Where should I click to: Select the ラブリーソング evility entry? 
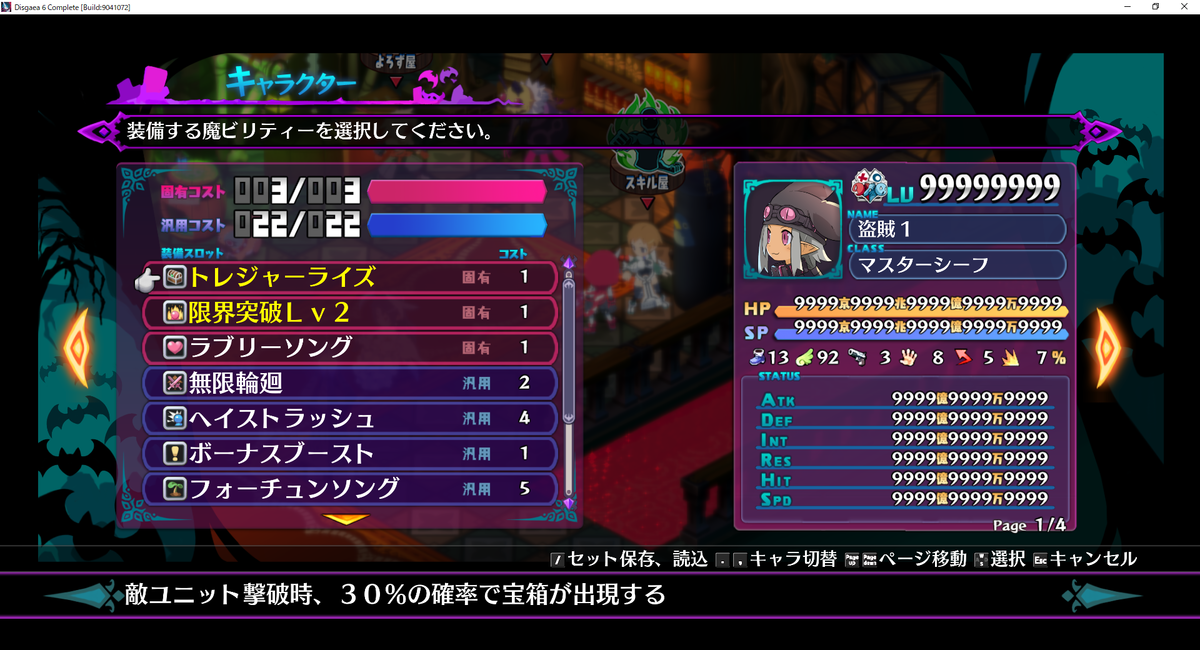[x=350, y=348]
